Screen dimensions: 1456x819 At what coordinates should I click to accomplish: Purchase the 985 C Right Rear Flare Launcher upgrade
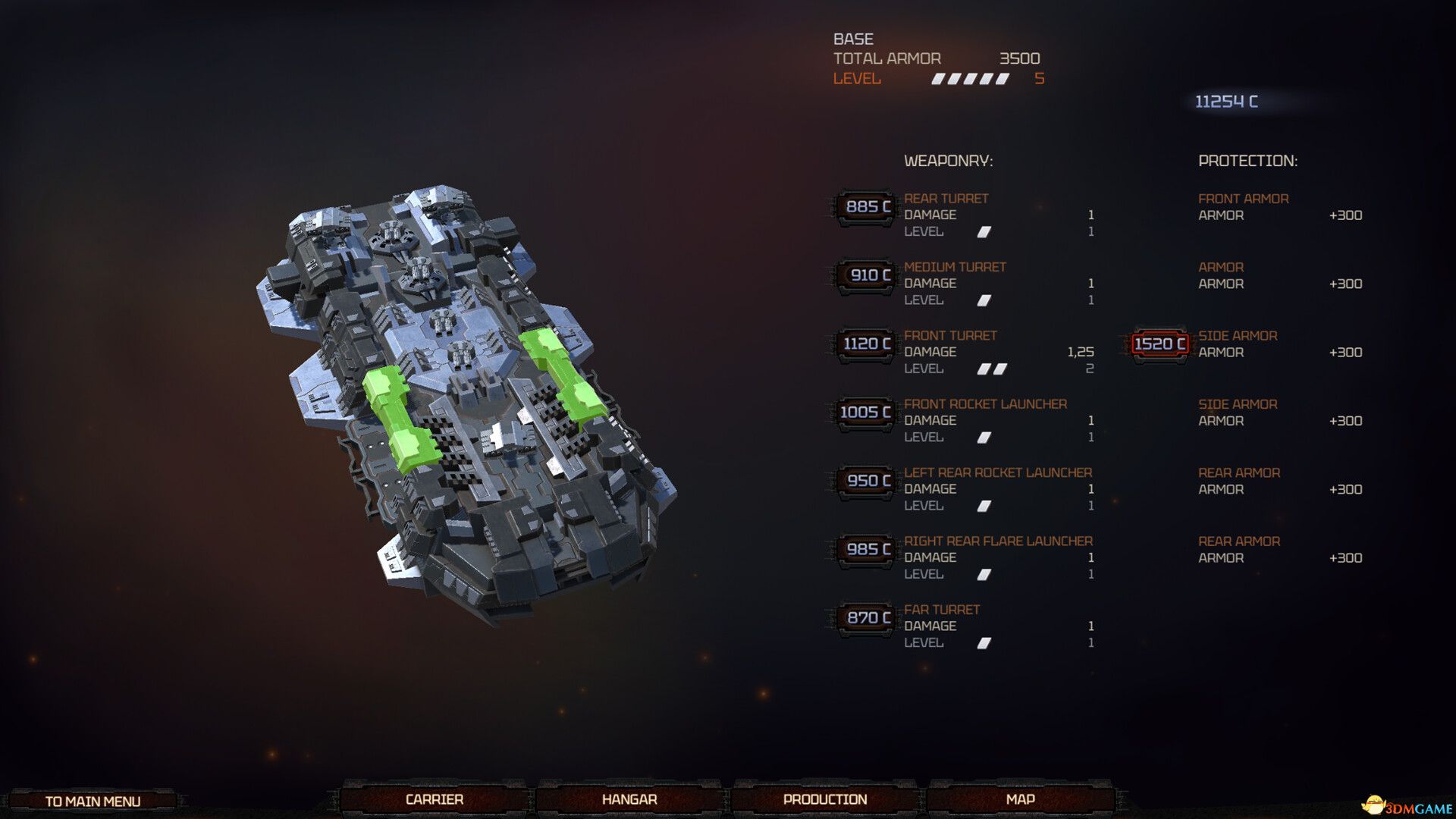click(x=865, y=550)
